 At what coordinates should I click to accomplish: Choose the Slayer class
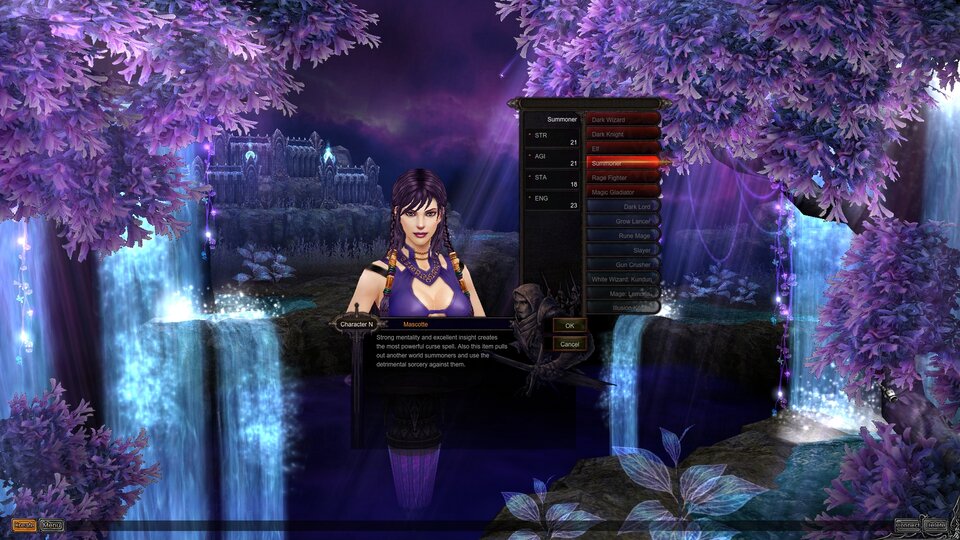(x=622, y=250)
